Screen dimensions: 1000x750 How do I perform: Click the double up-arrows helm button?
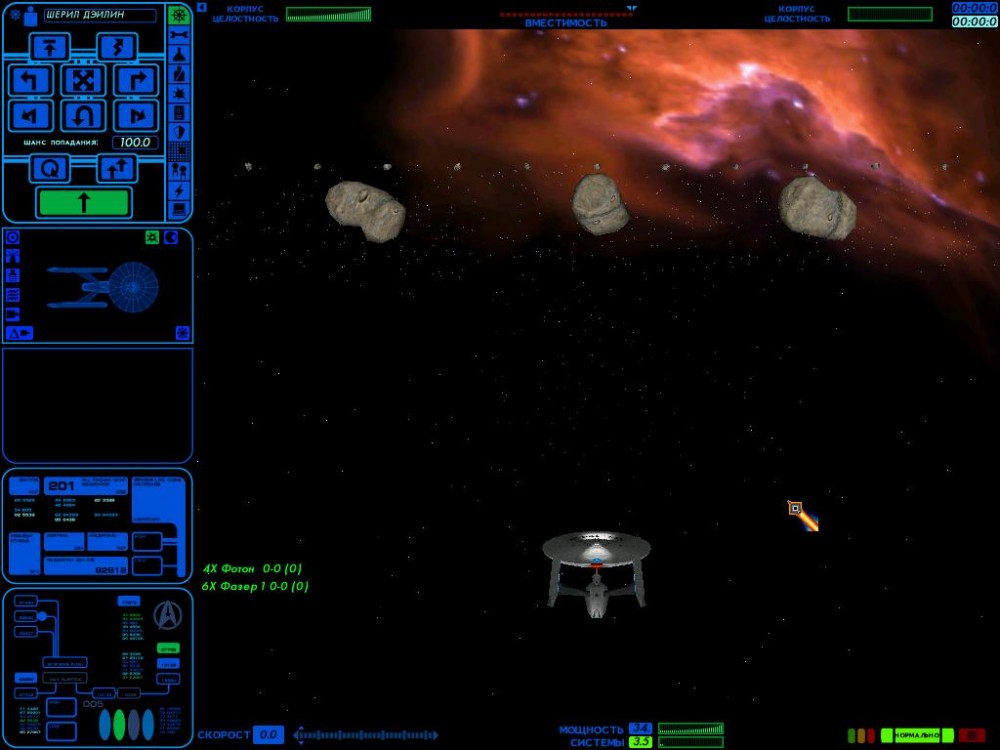point(116,169)
